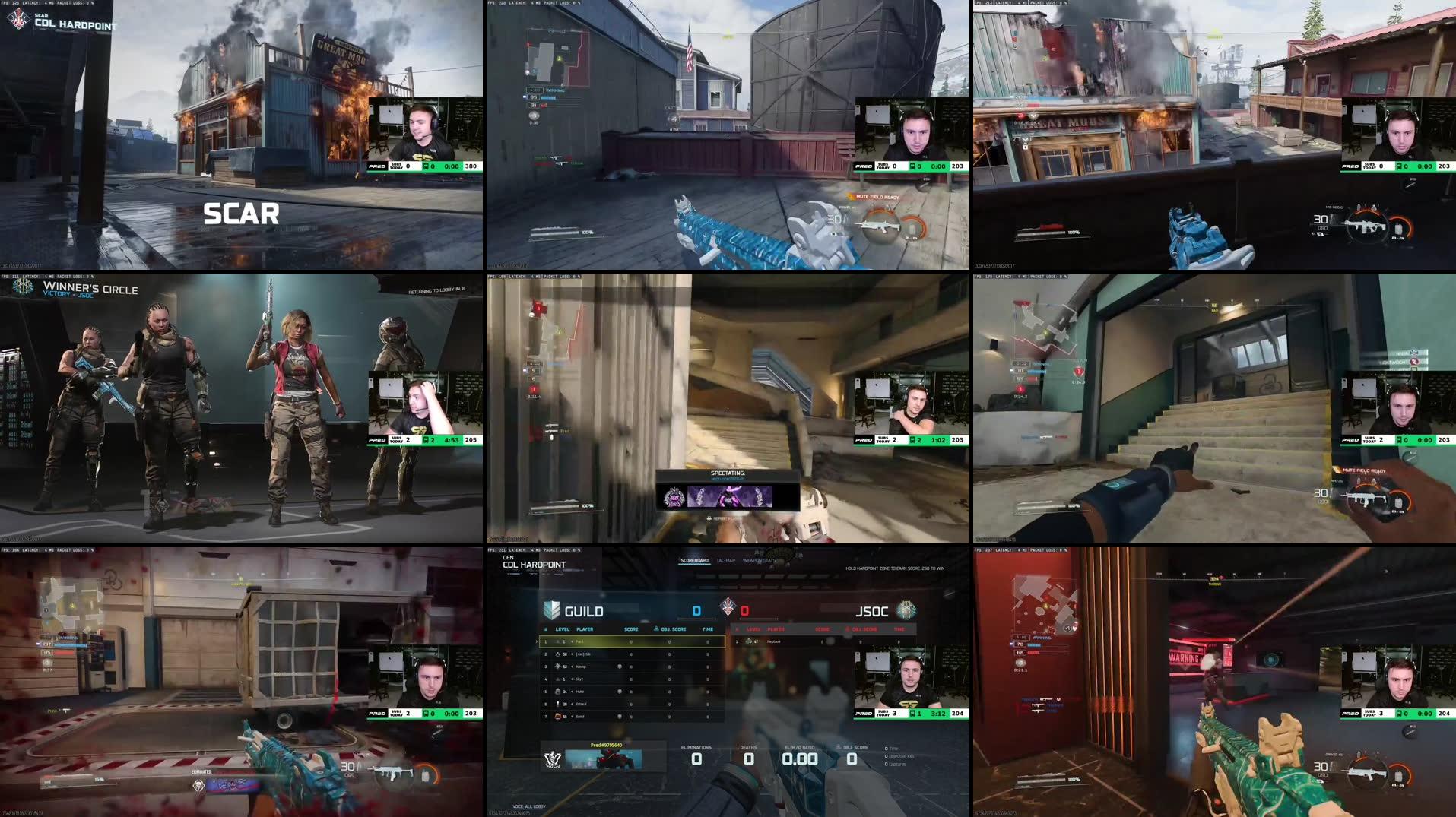Click the skull faction emblem beside Pred#9795640
The image size is (1456, 817).
coord(554,759)
